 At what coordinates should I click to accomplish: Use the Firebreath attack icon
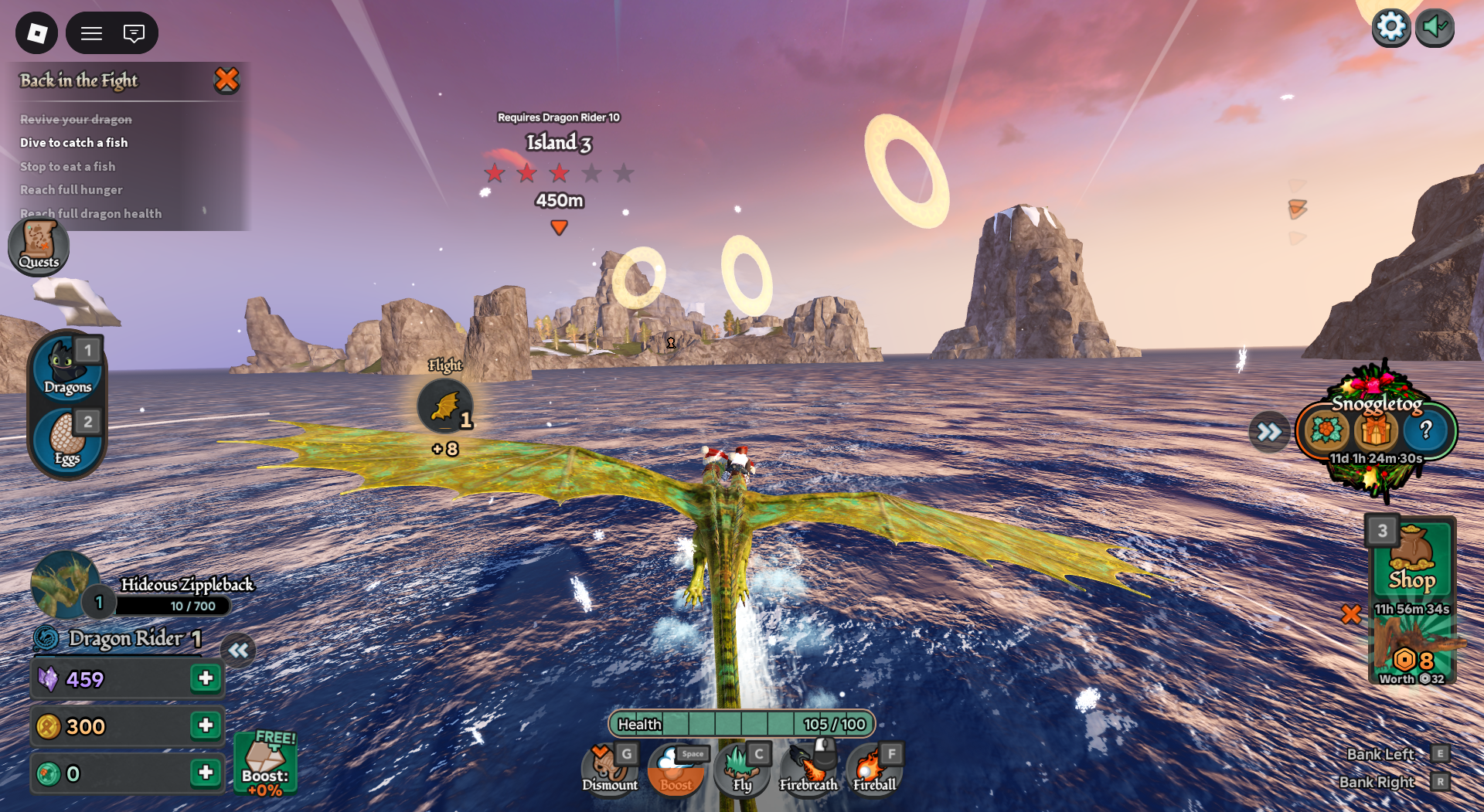coord(808,766)
